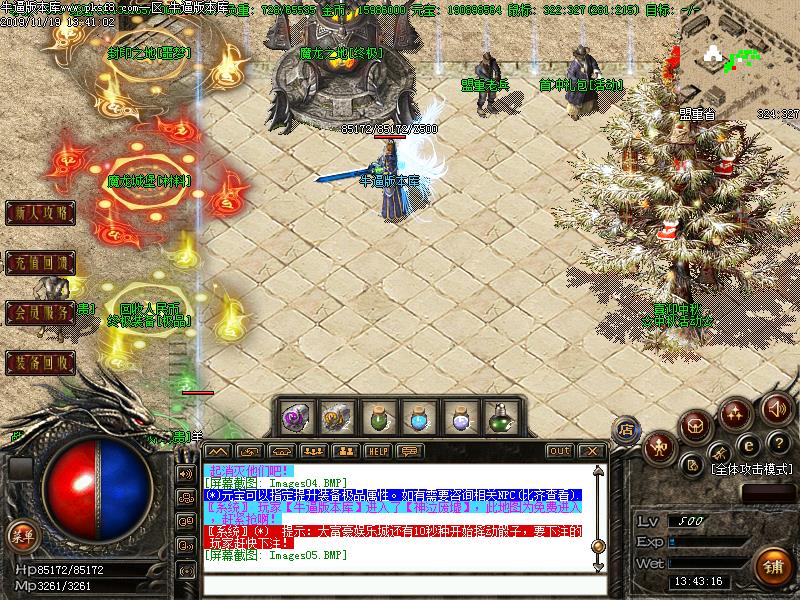Toggle sound with the speaker icon
Screen dimensions: 800x600
(777, 408)
